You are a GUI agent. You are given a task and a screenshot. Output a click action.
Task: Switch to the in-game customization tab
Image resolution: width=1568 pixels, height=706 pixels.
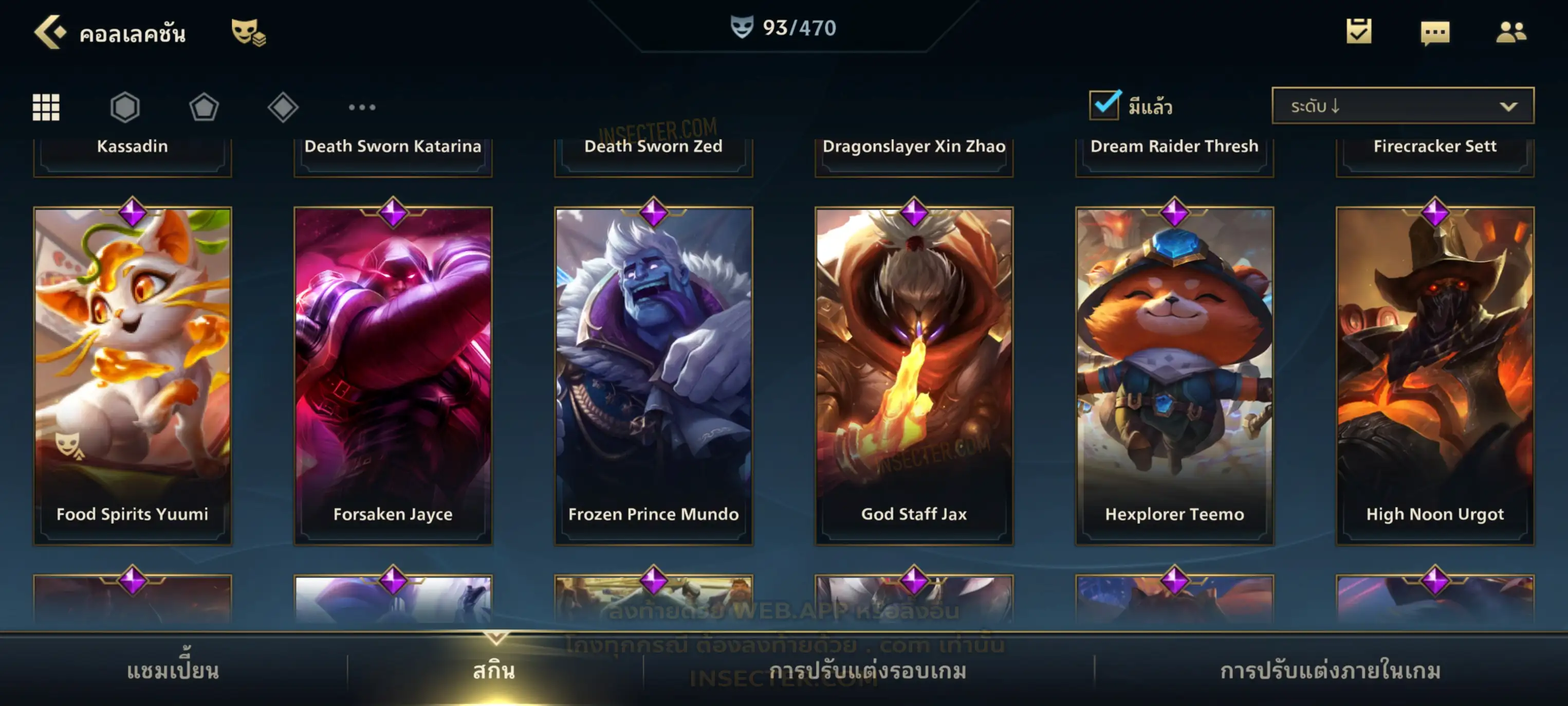click(1331, 671)
